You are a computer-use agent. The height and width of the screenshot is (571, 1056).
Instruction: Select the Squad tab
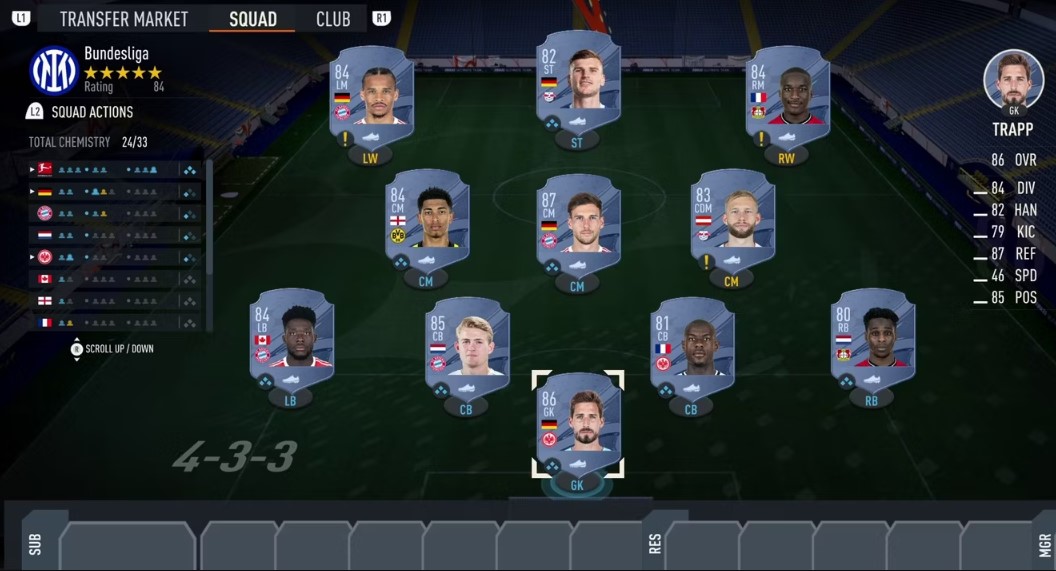click(253, 19)
